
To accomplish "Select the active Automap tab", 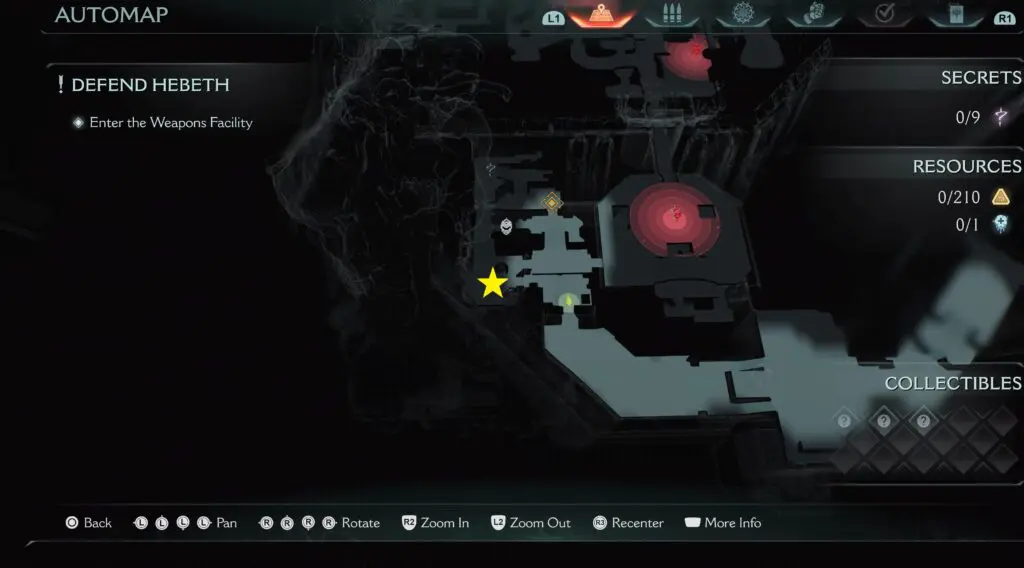I will (603, 15).
